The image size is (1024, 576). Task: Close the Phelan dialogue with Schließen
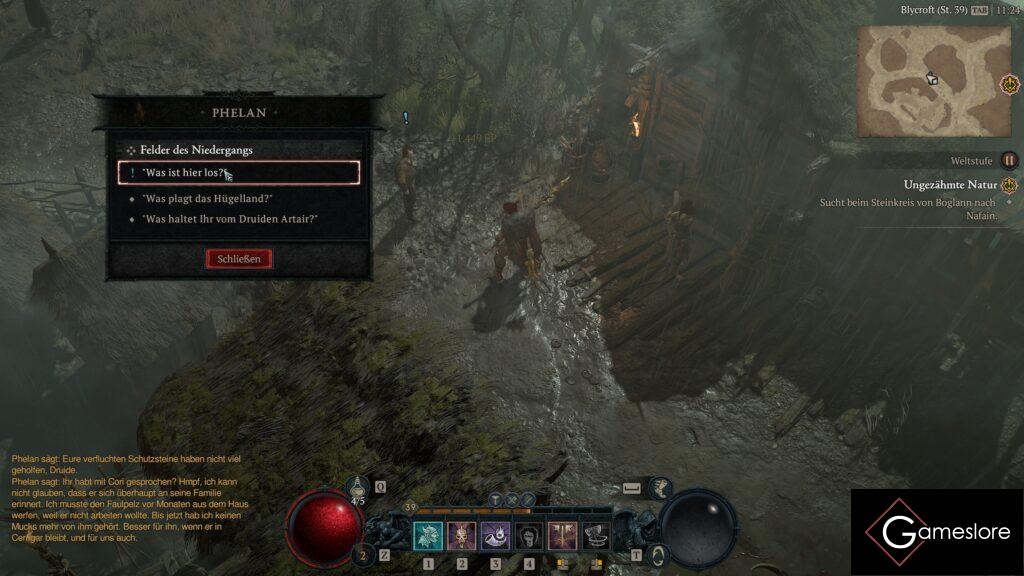click(239, 259)
